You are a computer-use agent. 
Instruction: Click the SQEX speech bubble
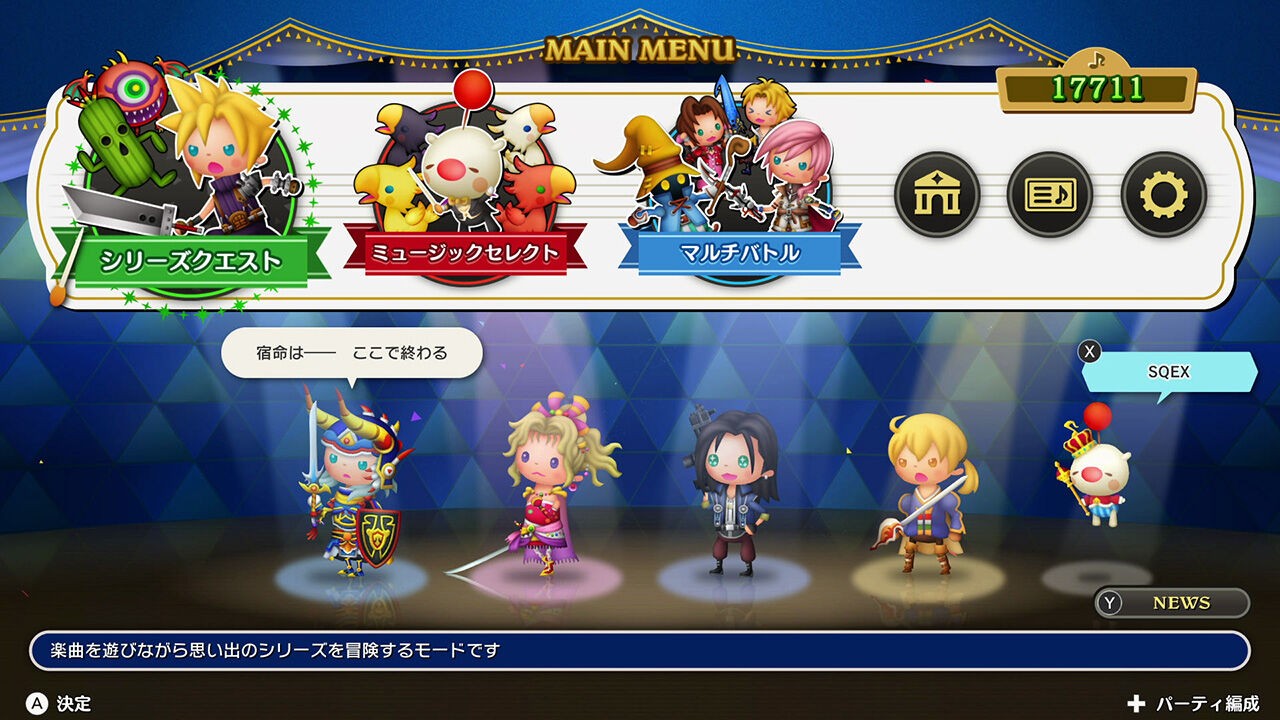tap(1169, 372)
